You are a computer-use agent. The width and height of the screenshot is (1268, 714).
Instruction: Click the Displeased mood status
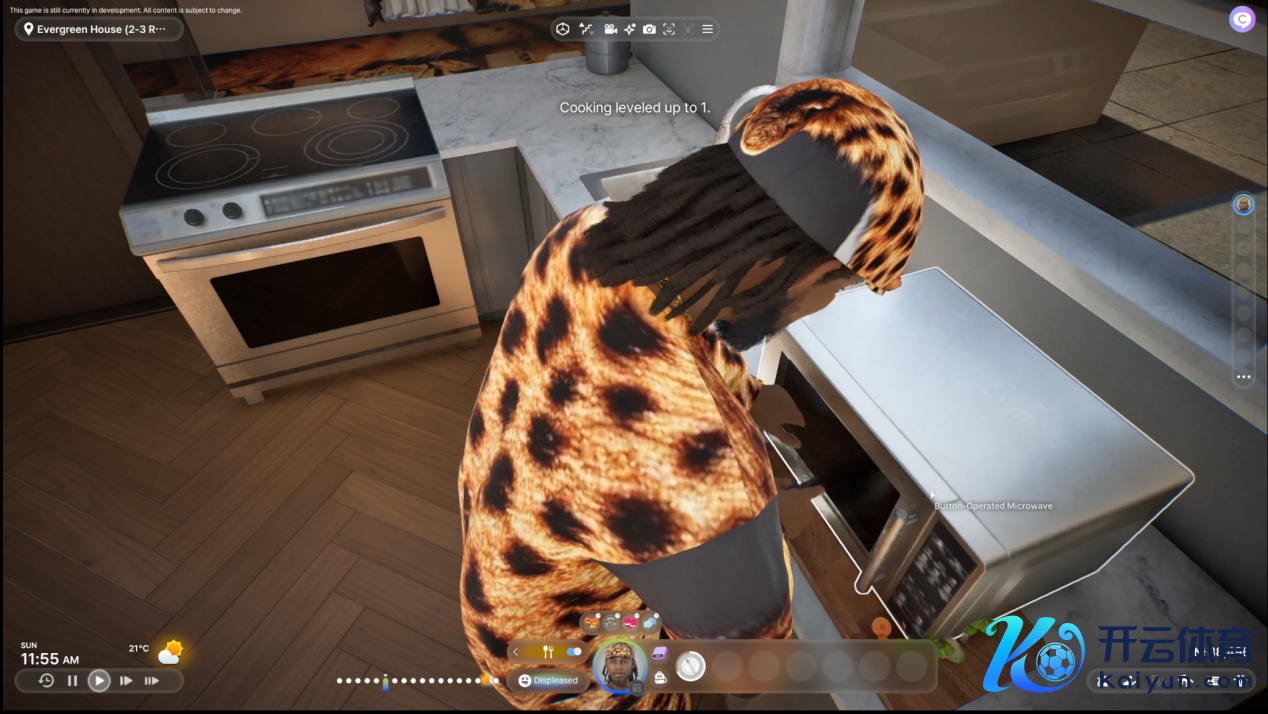coord(549,680)
